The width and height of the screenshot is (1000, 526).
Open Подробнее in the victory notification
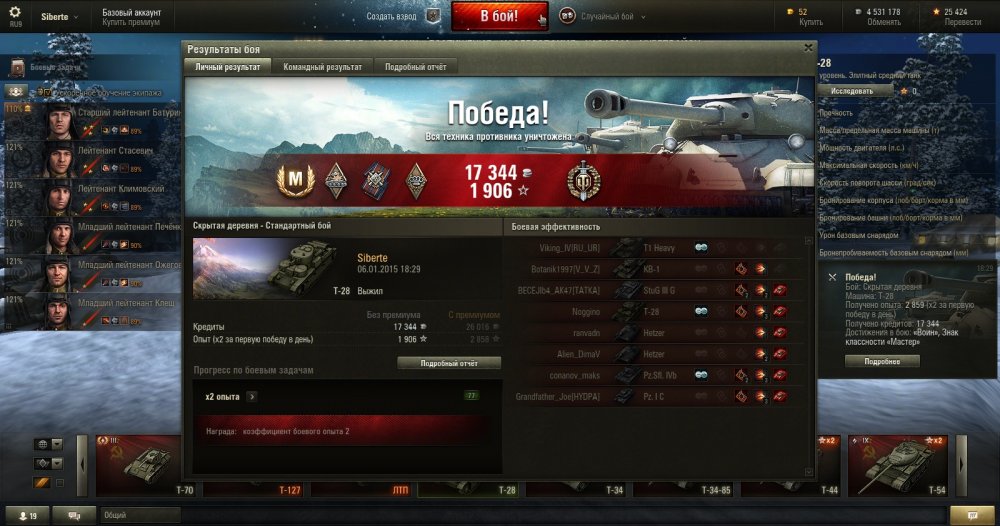pos(881,361)
